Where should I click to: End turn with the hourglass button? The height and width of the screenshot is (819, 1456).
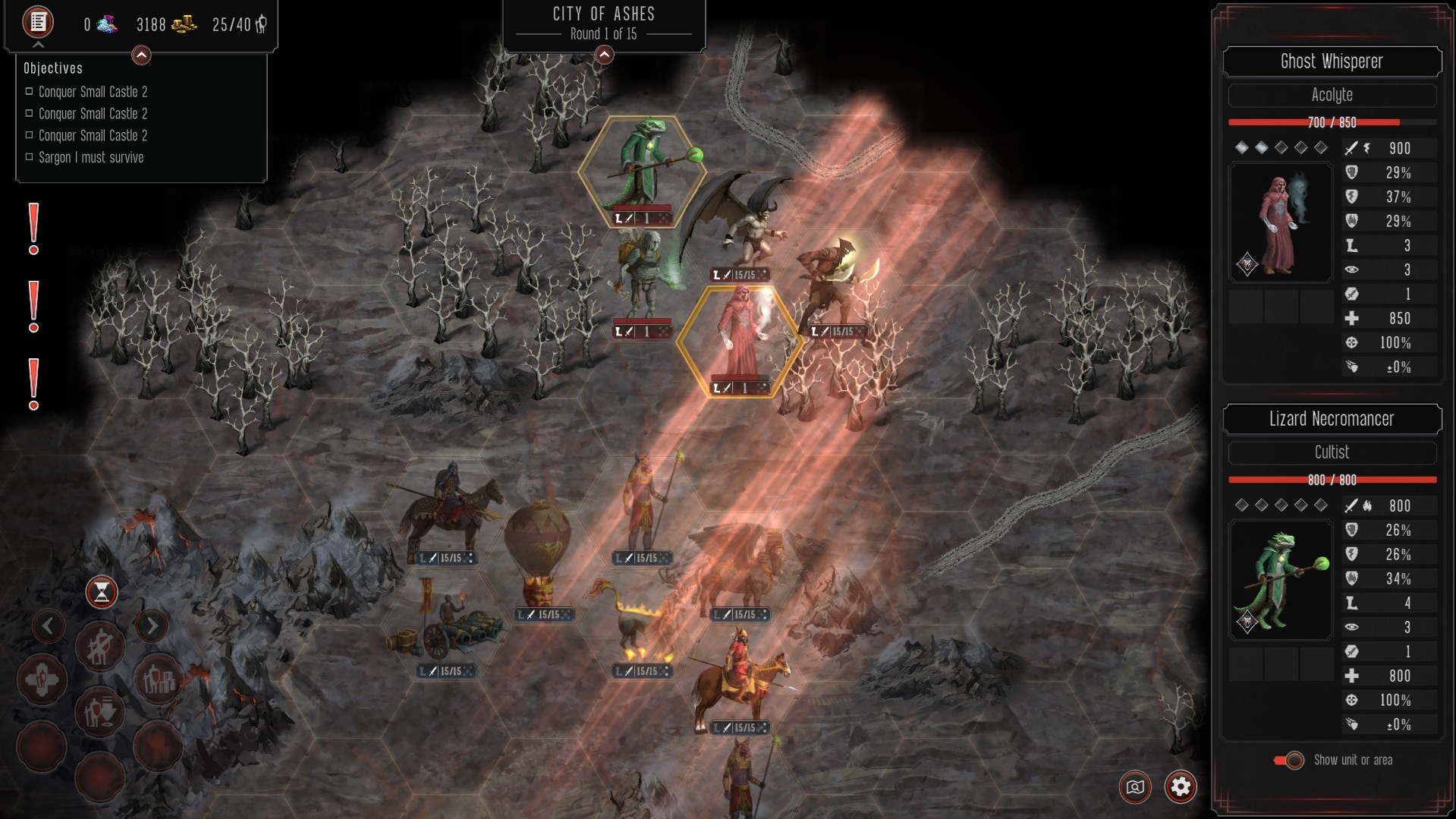click(x=101, y=592)
